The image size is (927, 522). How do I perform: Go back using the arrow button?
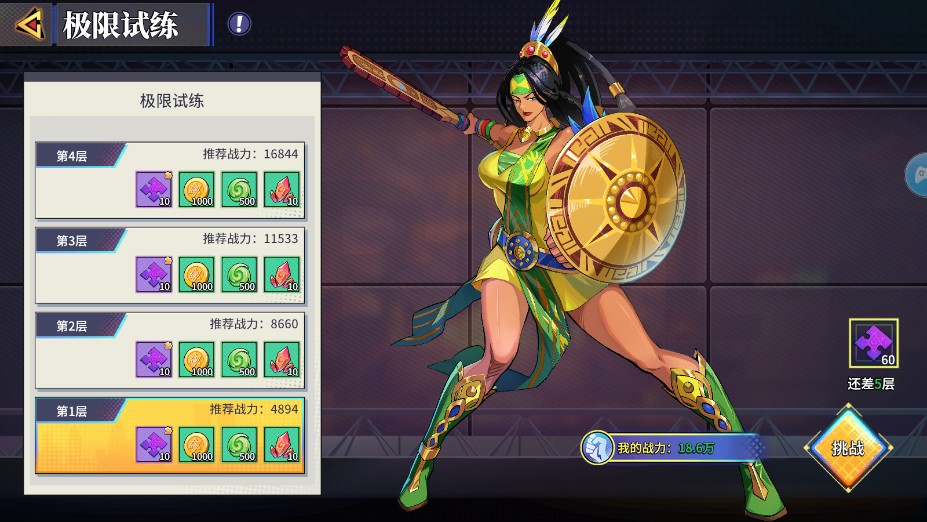click(x=28, y=23)
